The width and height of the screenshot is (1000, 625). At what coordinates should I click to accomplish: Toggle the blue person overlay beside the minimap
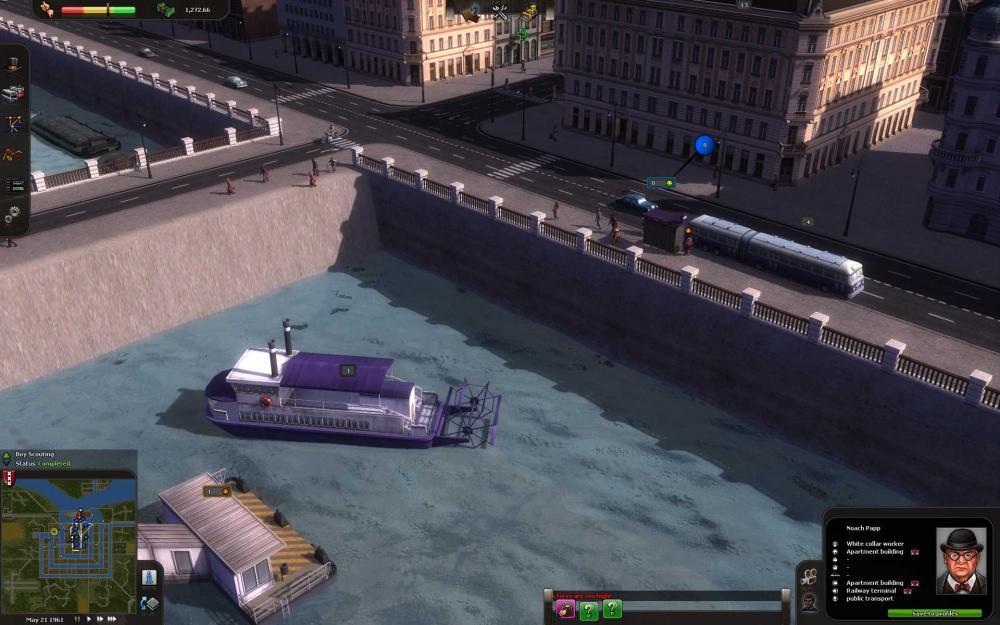[149, 577]
